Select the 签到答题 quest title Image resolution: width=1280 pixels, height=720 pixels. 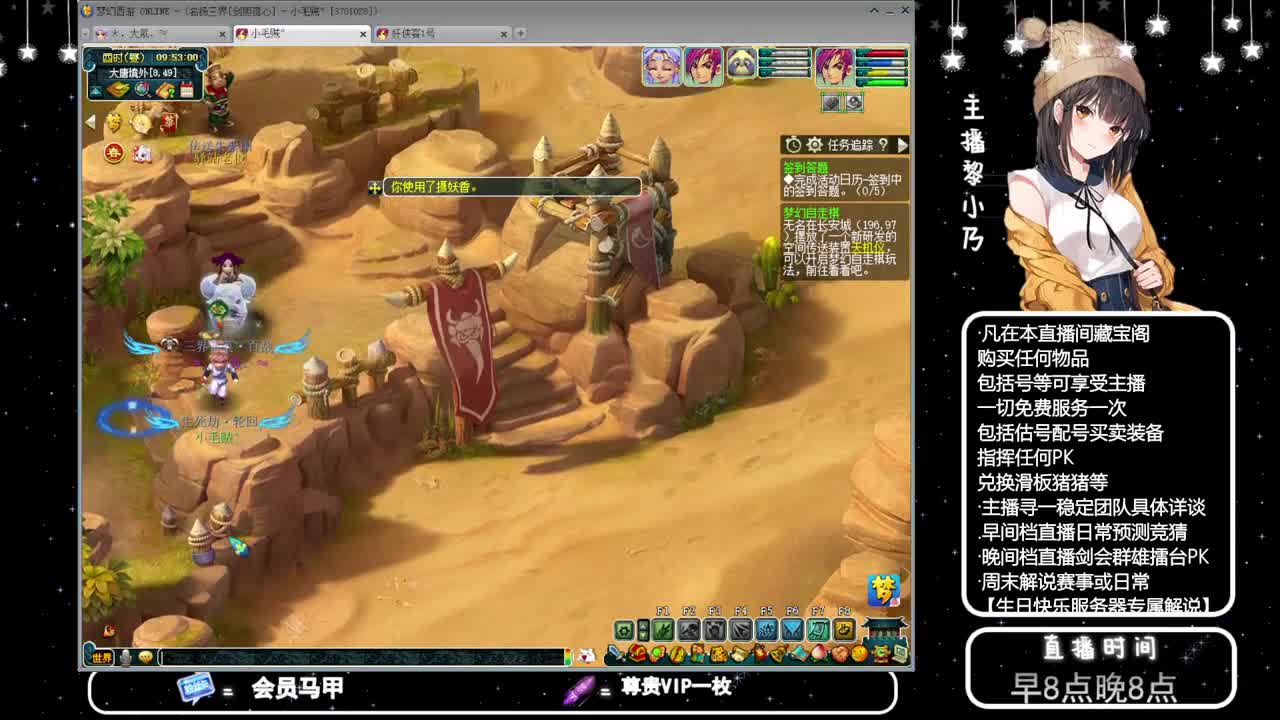[x=806, y=166]
